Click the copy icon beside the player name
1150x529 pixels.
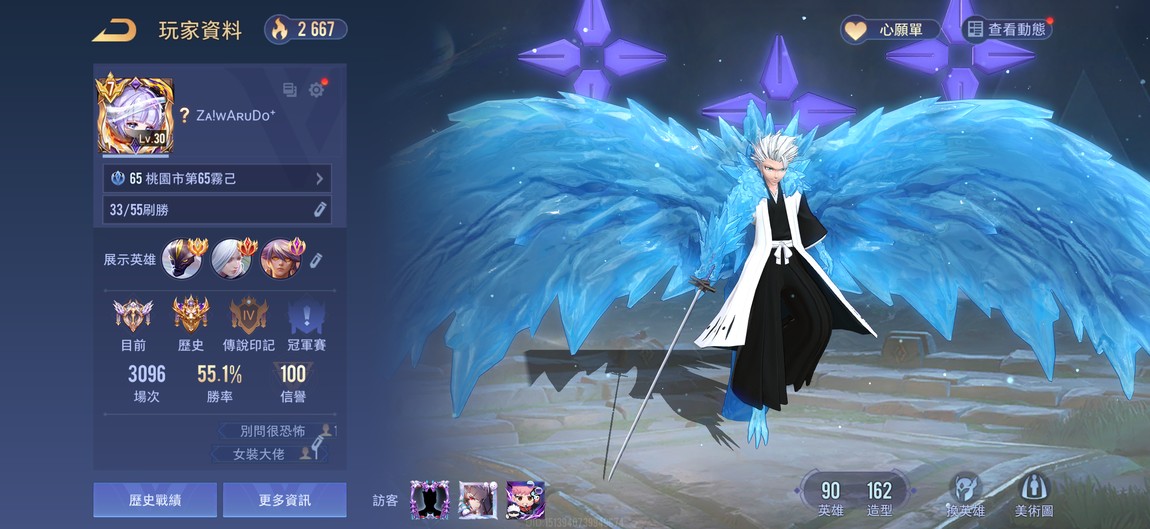point(290,90)
